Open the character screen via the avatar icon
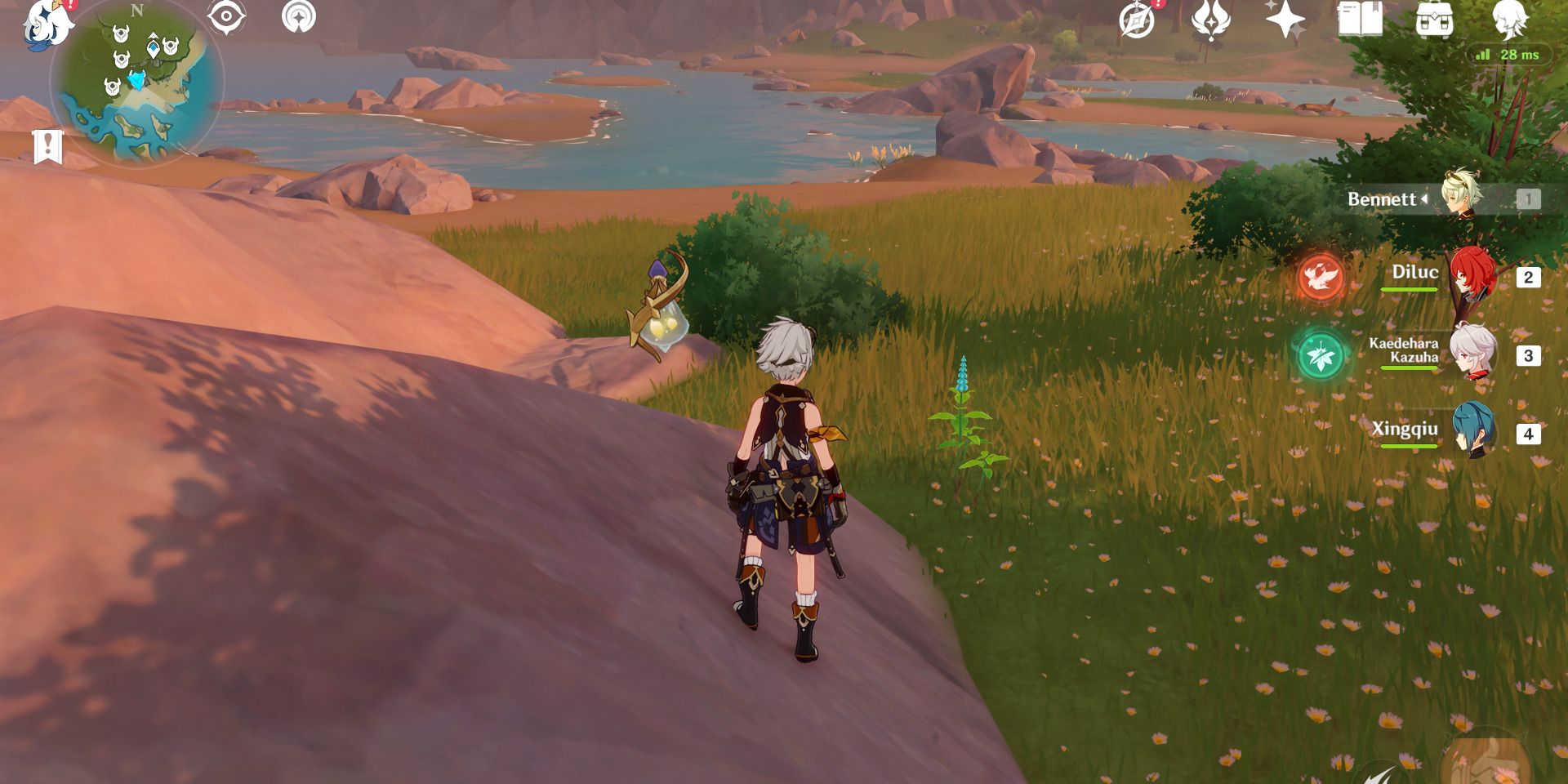1568x784 pixels. click(1515, 20)
